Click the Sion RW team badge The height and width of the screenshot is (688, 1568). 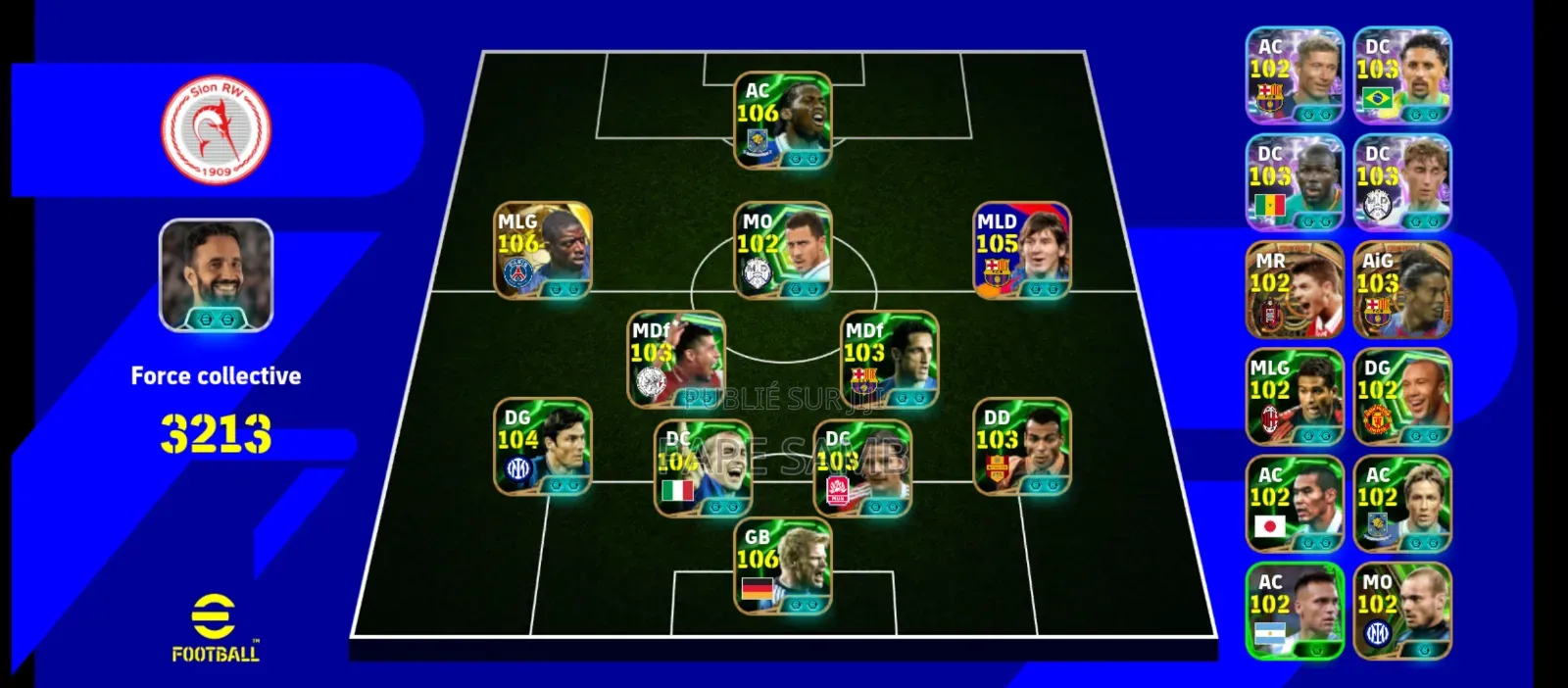click(x=216, y=130)
